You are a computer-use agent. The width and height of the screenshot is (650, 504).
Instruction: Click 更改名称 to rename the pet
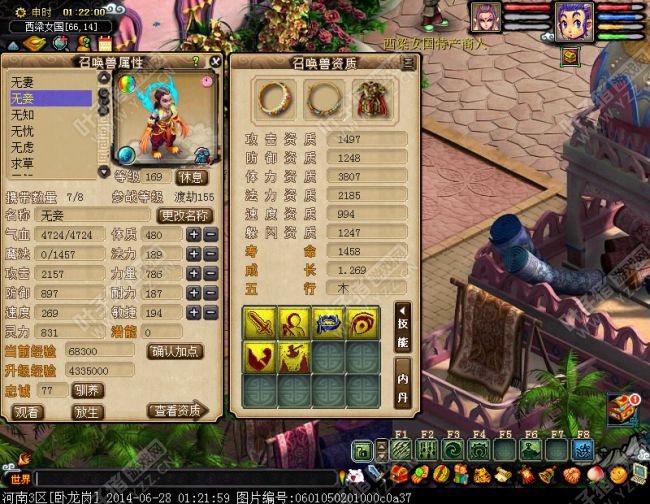coord(185,215)
